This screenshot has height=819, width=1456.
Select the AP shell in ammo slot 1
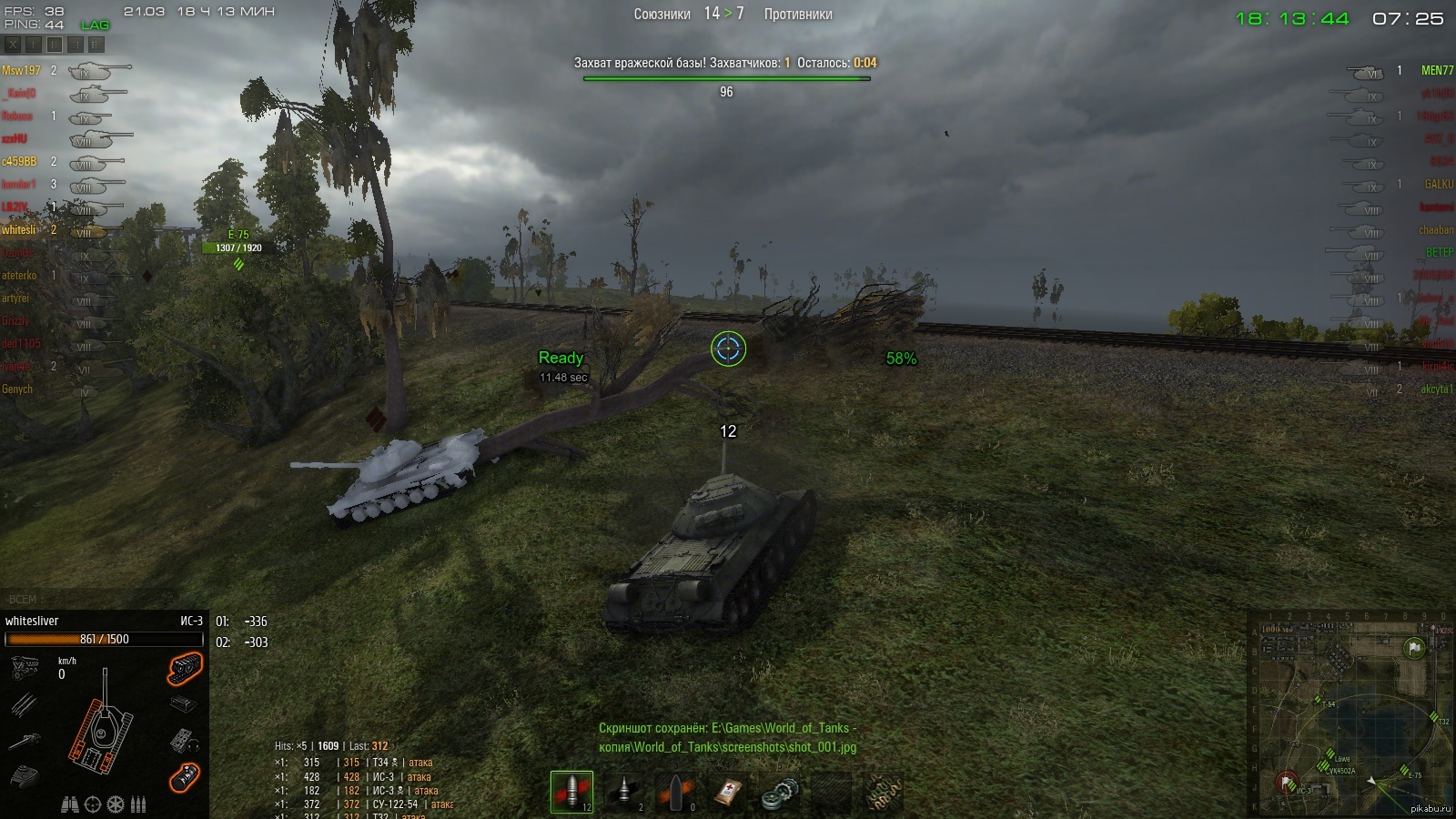tap(571, 792)
